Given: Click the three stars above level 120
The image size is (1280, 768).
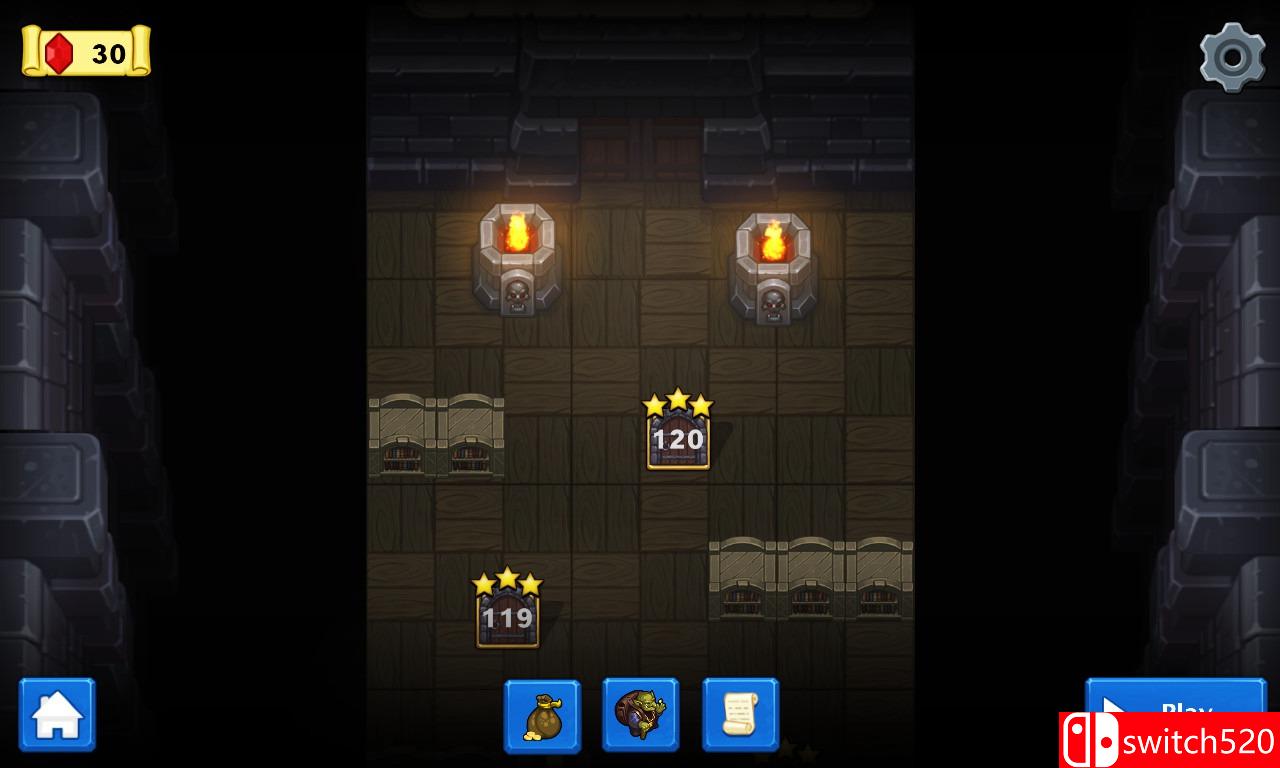Looking at the screenshot, I should [x=678, y=400].
